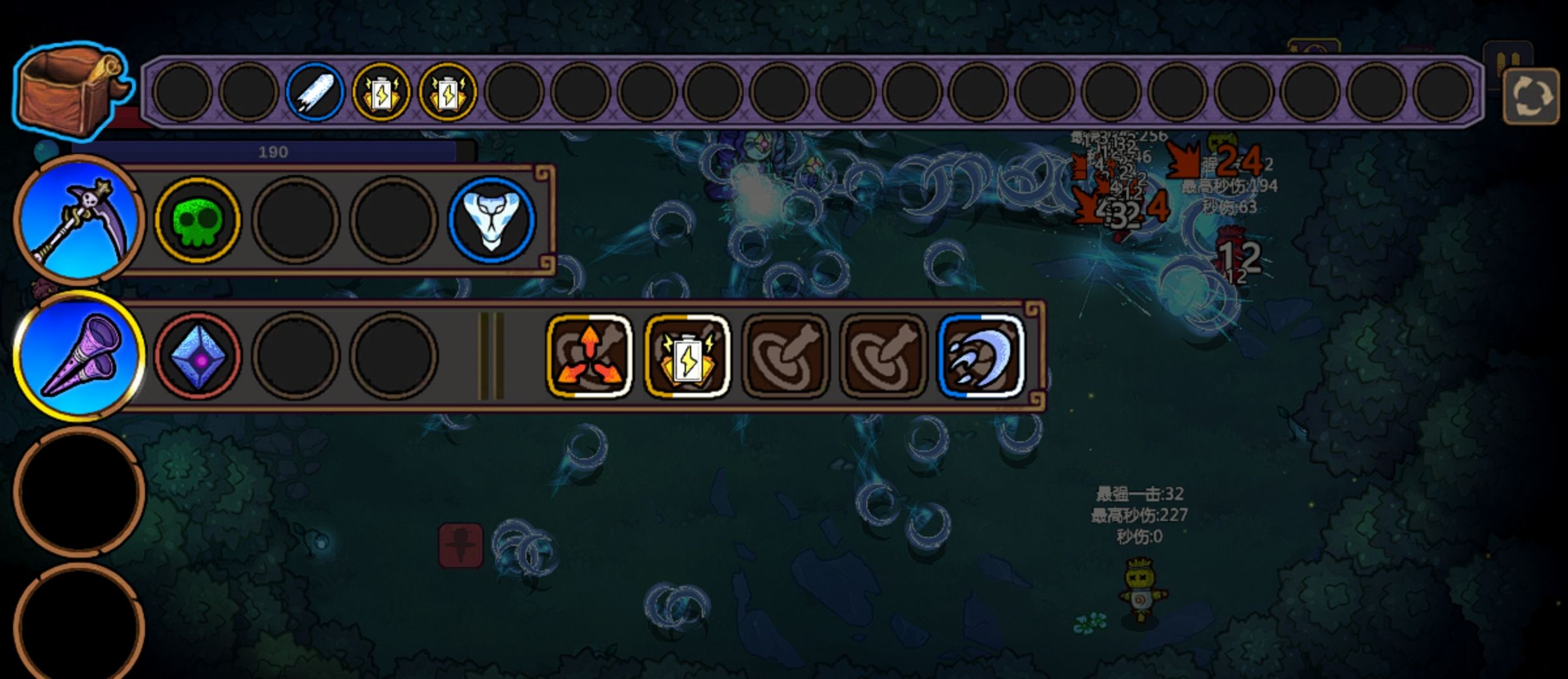Open the leather bag inventory
The height and width of the screenshot is (679, 1568).
[71, 88]
